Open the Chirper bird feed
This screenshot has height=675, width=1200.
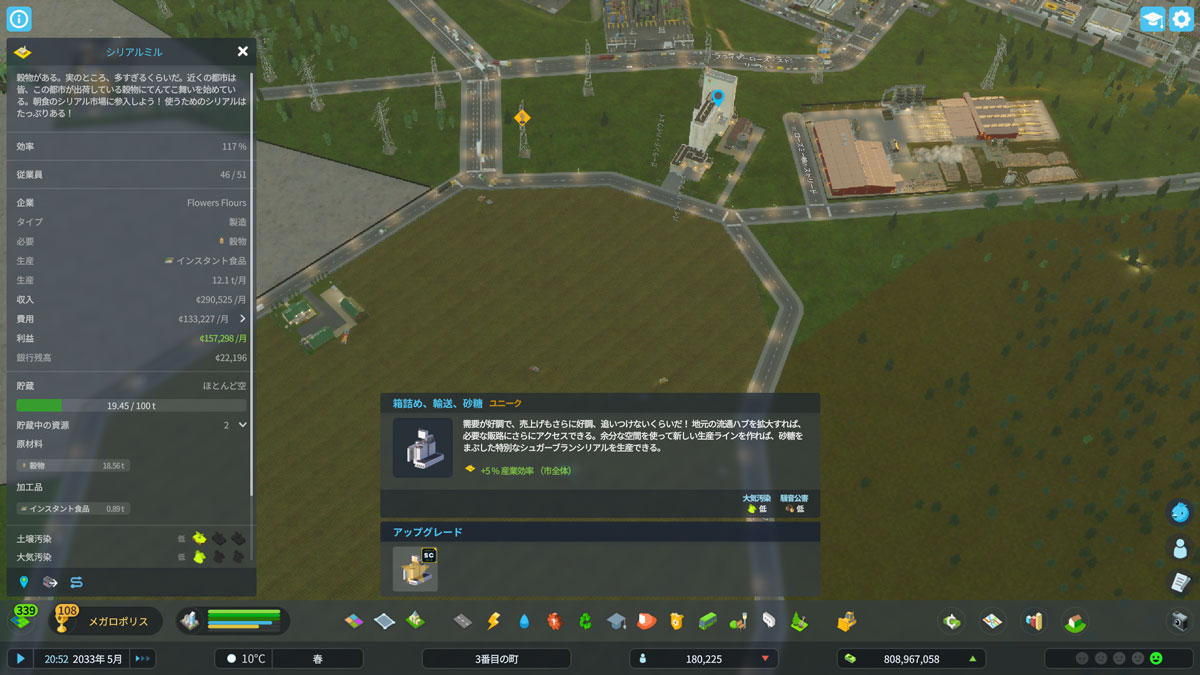click(1180, 512)
